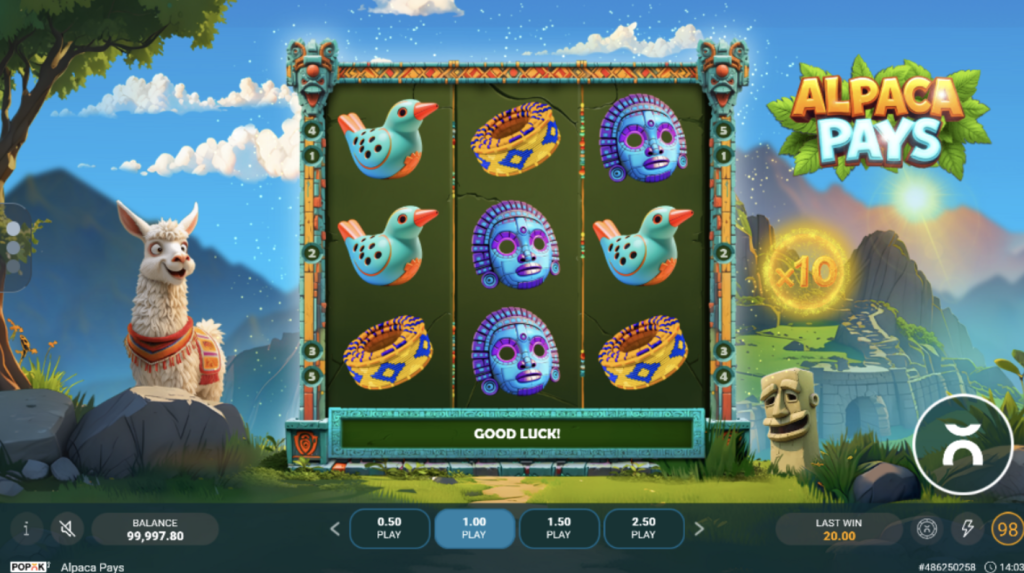Toggle the muted sound speaker icon

[67, 528]
